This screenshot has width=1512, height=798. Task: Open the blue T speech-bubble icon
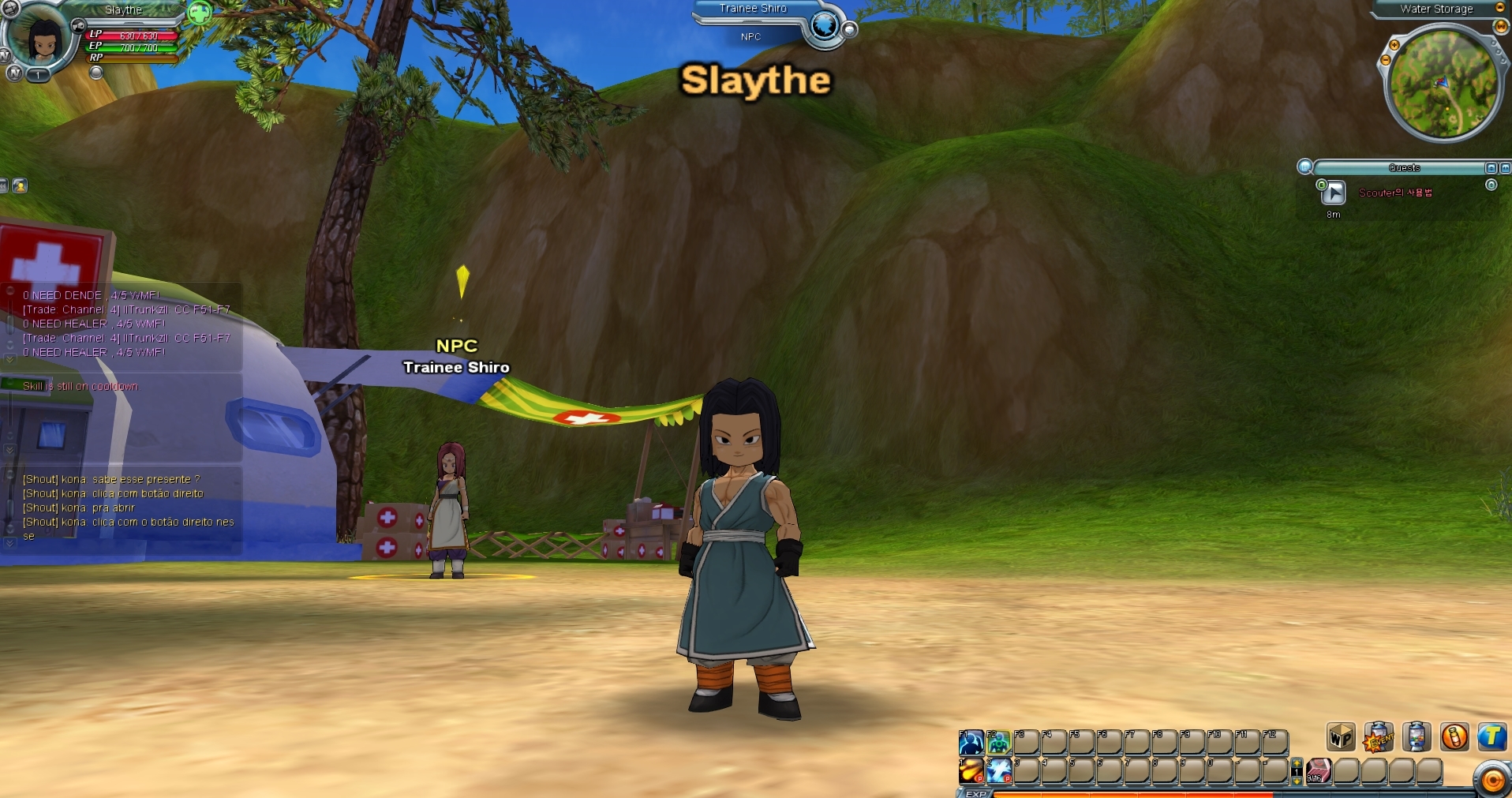click(1491, 737)
